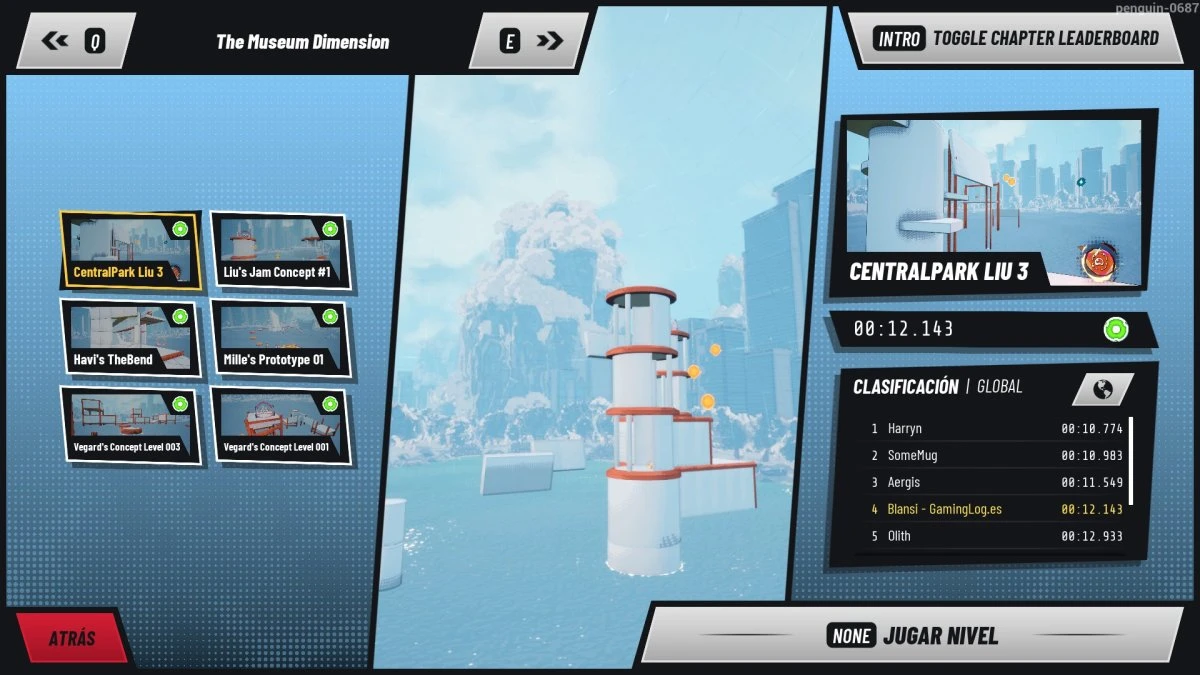This screenshot has height=675, width=1200.
Task: Click the globe leaderboard filter icon
Action: [1102, 388]
